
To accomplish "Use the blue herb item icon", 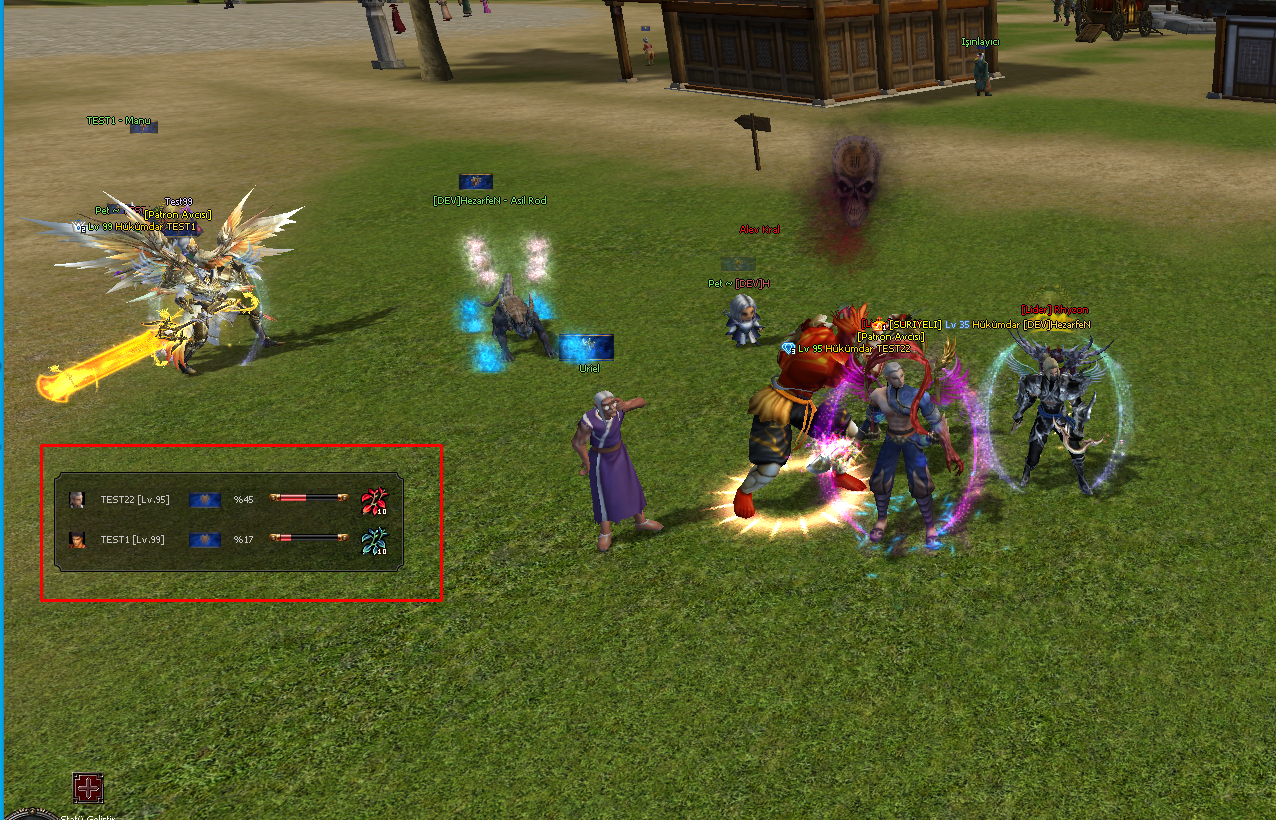I will pyautogui.click(x=374, y=541).
